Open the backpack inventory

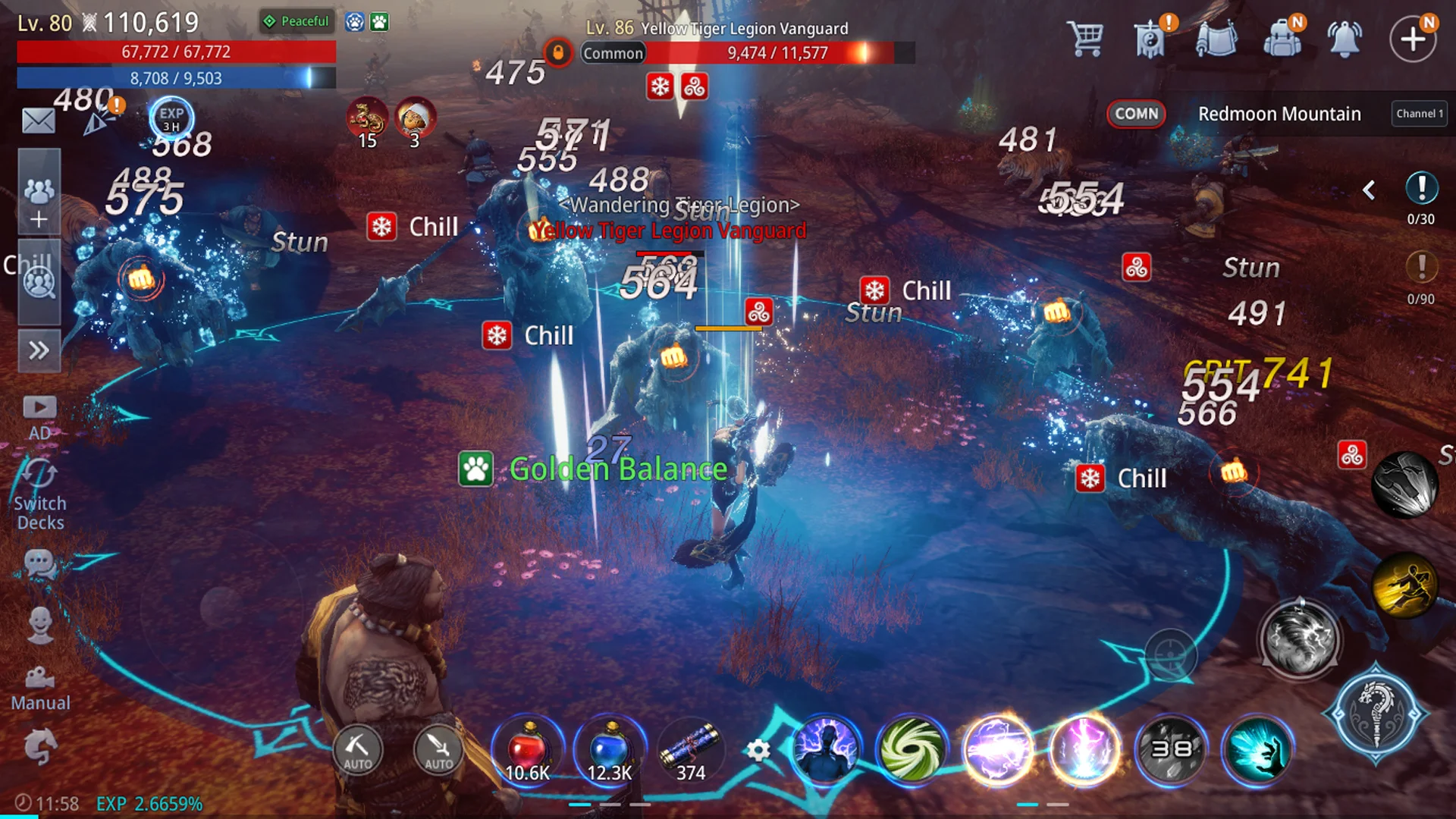click(1282, 38)
